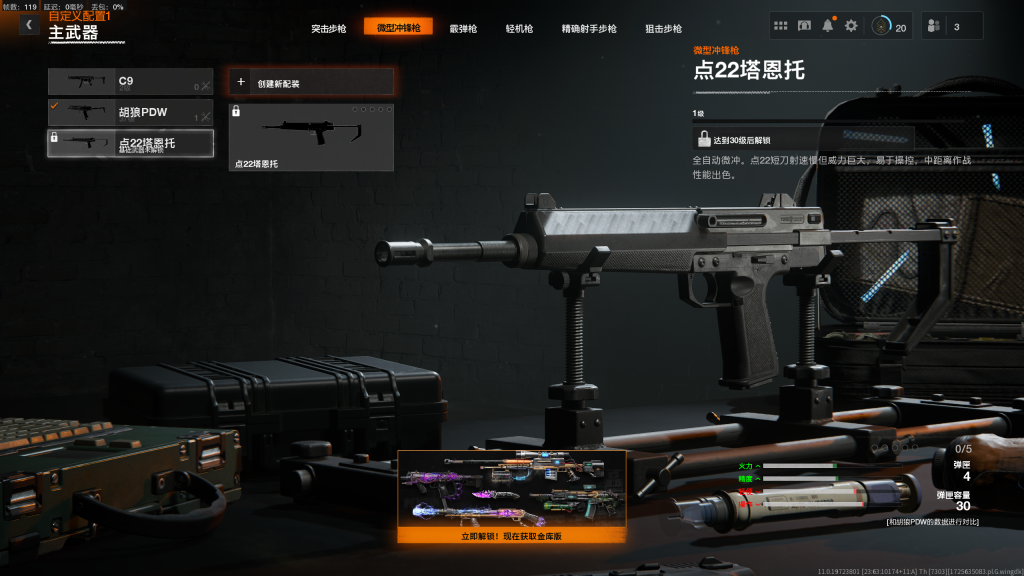Select the C9 weapon row
1024x576 pixels.
(x=131, y=82)
